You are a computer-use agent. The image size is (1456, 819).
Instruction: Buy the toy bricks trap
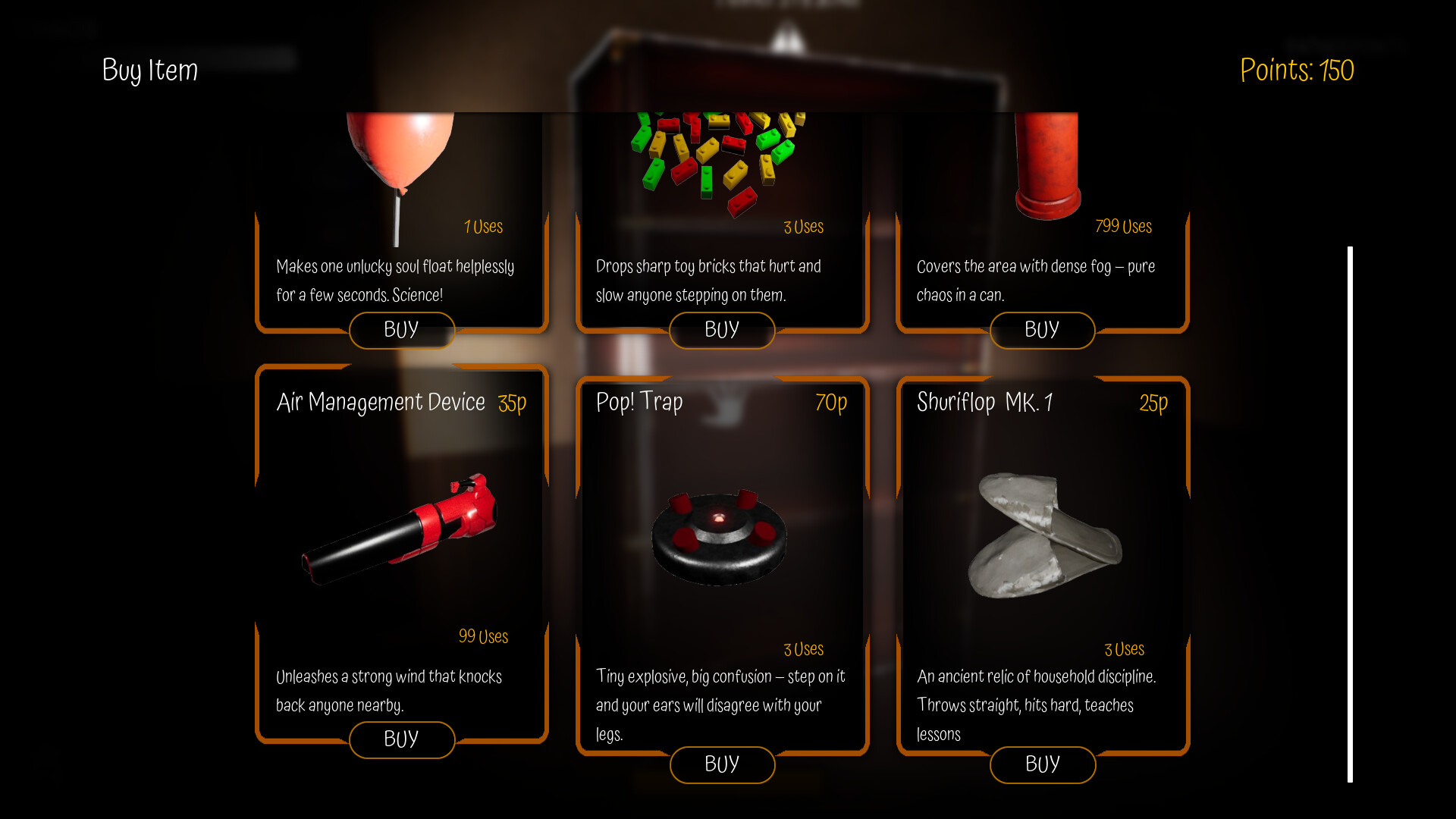pos(722,330)
